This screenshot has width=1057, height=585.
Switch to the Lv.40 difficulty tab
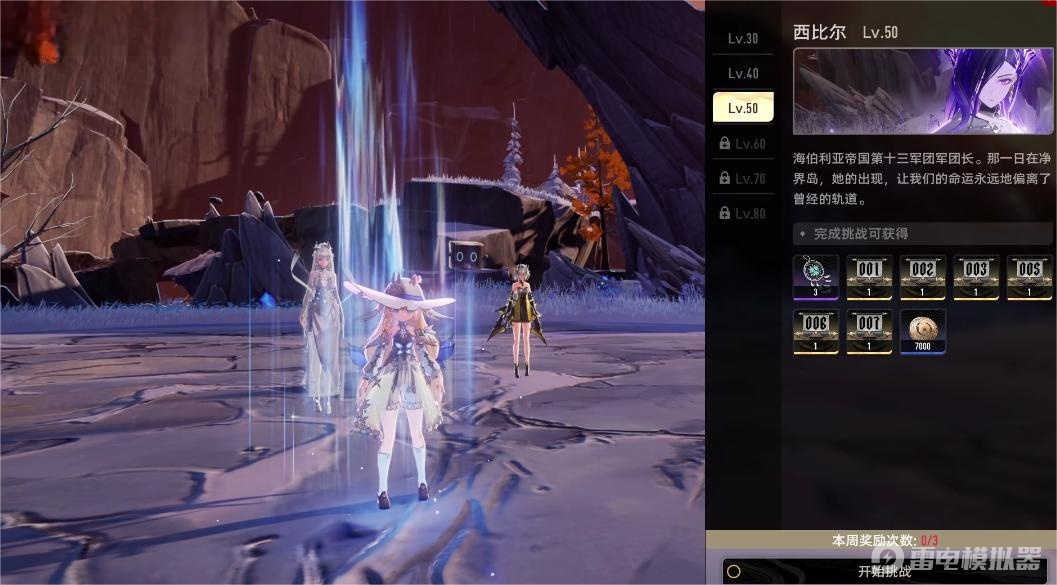pyautogui.click(x=742, y=74)
